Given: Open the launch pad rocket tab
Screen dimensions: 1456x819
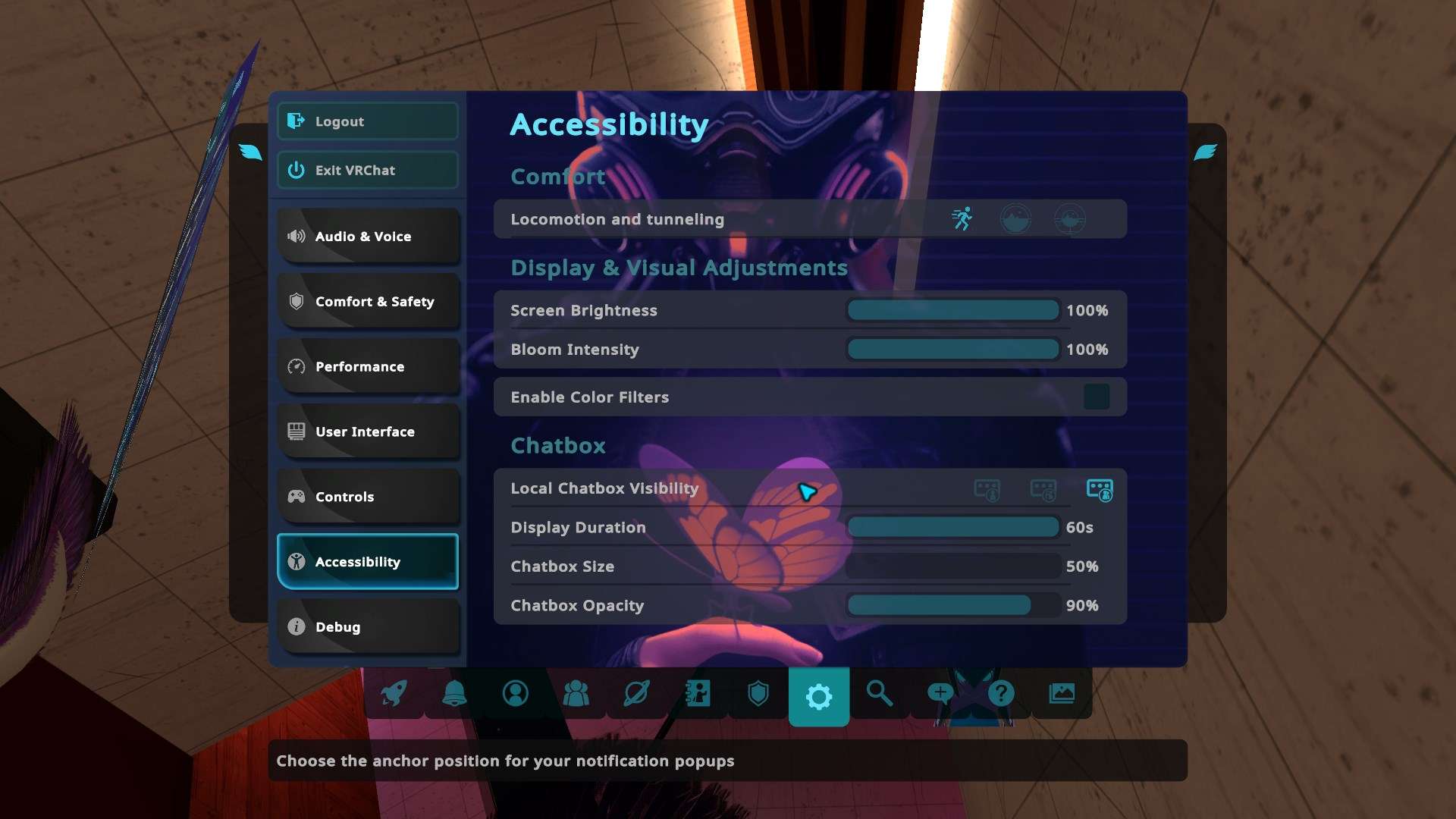Looking at the screenshot, I should 394,693.
